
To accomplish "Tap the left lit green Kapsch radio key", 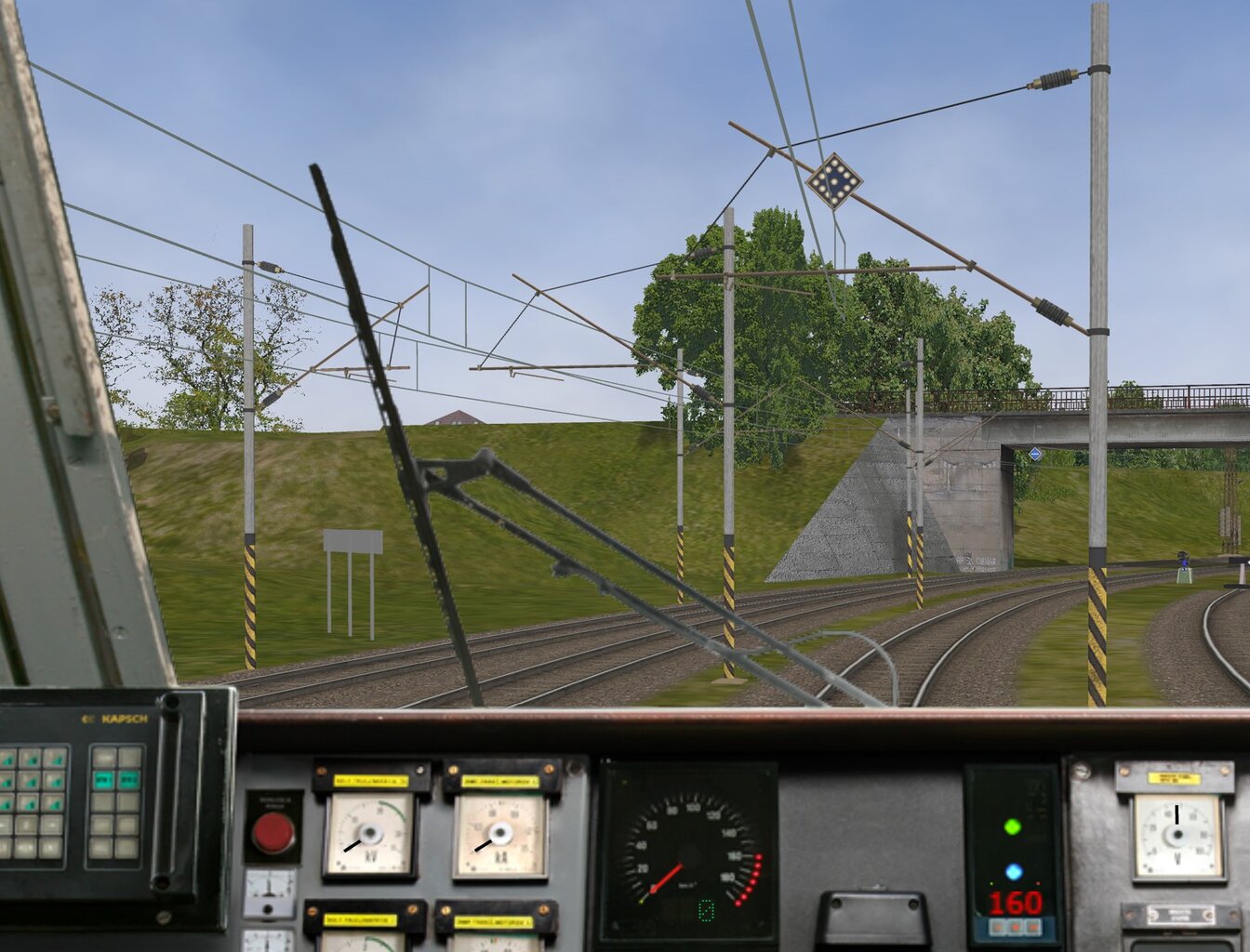I will pos(103,780).
